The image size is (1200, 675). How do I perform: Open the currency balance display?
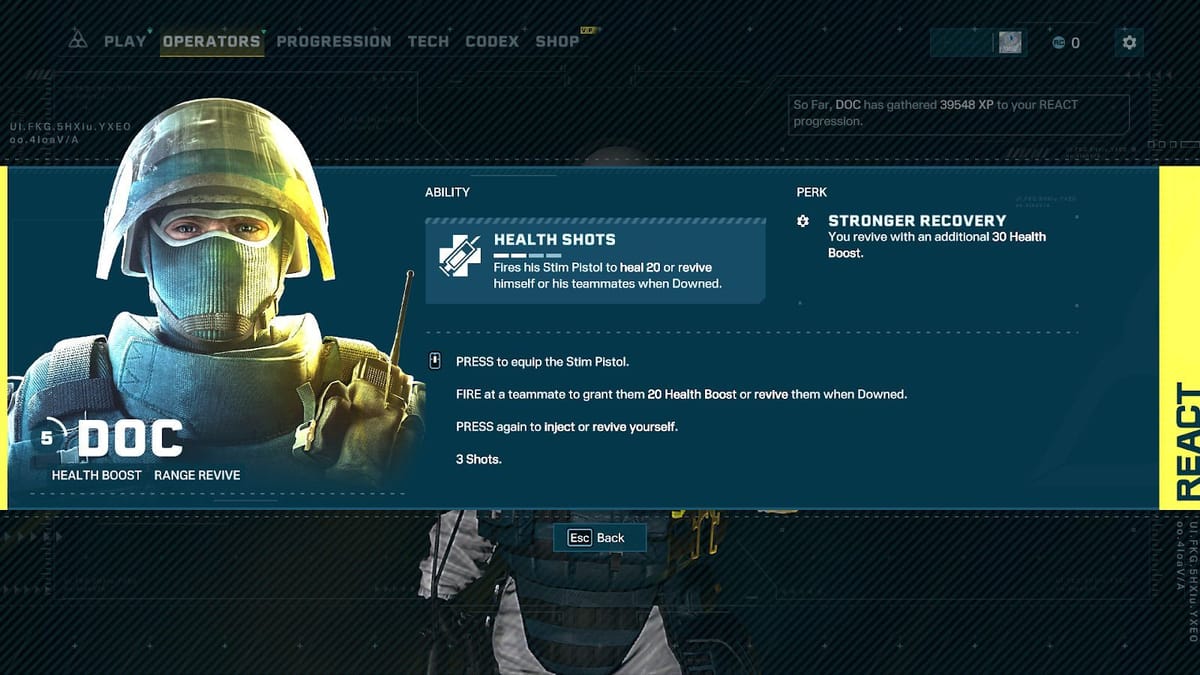point(1066,42)
